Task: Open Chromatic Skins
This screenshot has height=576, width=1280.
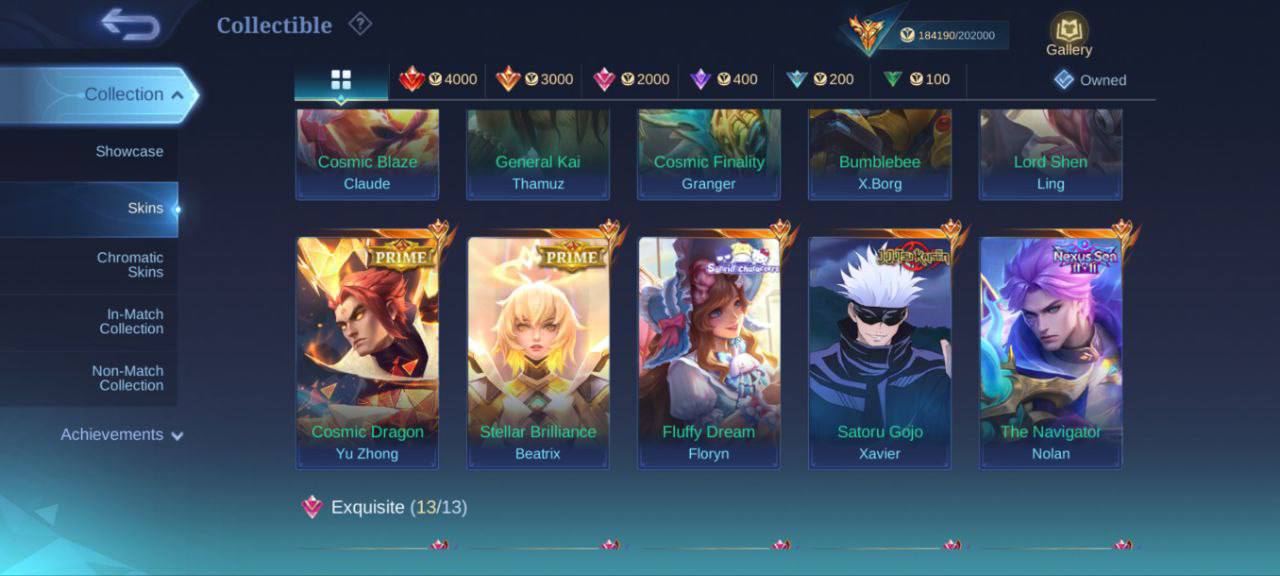Action: (130, 265)
